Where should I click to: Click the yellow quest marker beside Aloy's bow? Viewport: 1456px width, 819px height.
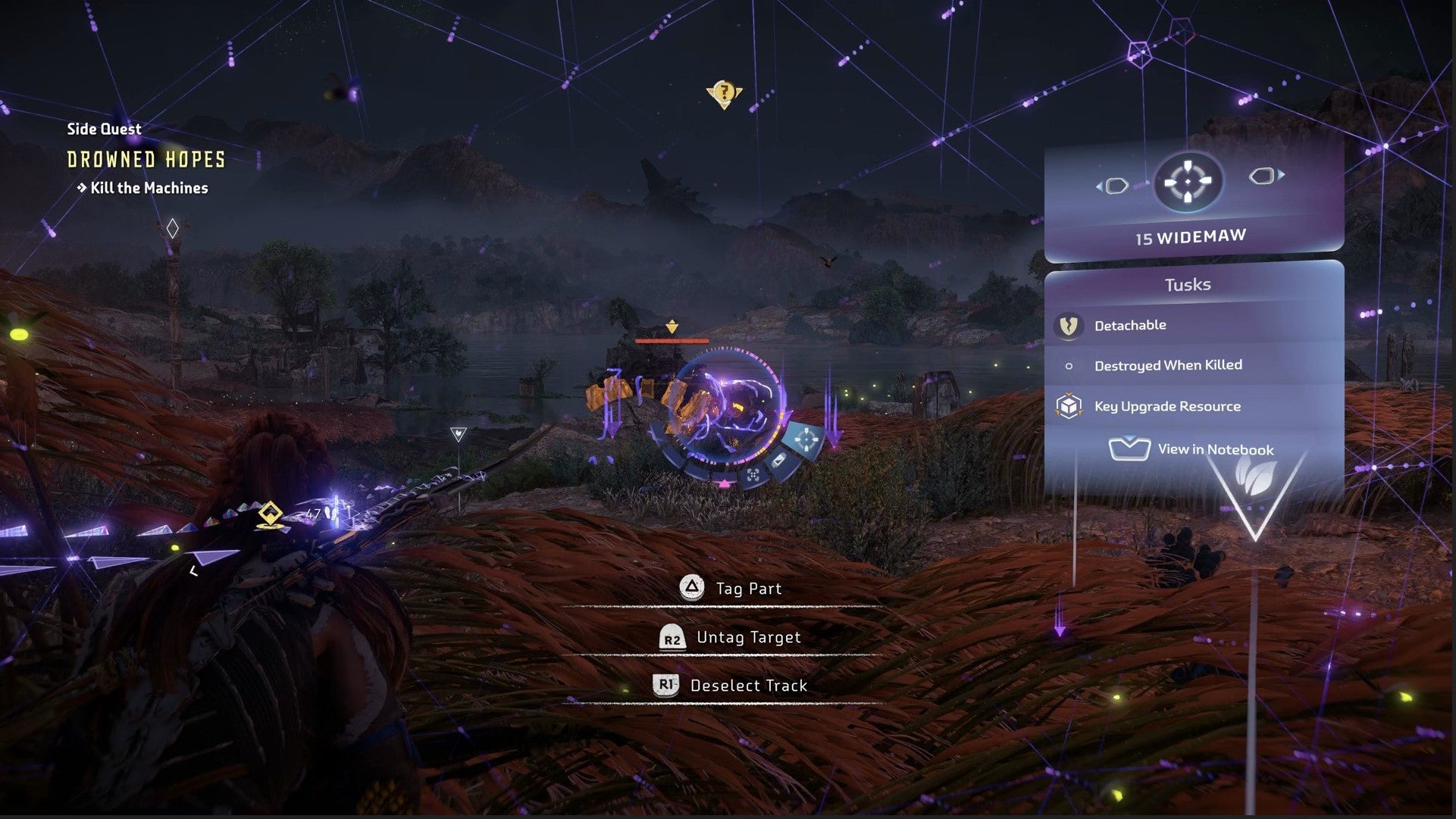tap(270, 514)
